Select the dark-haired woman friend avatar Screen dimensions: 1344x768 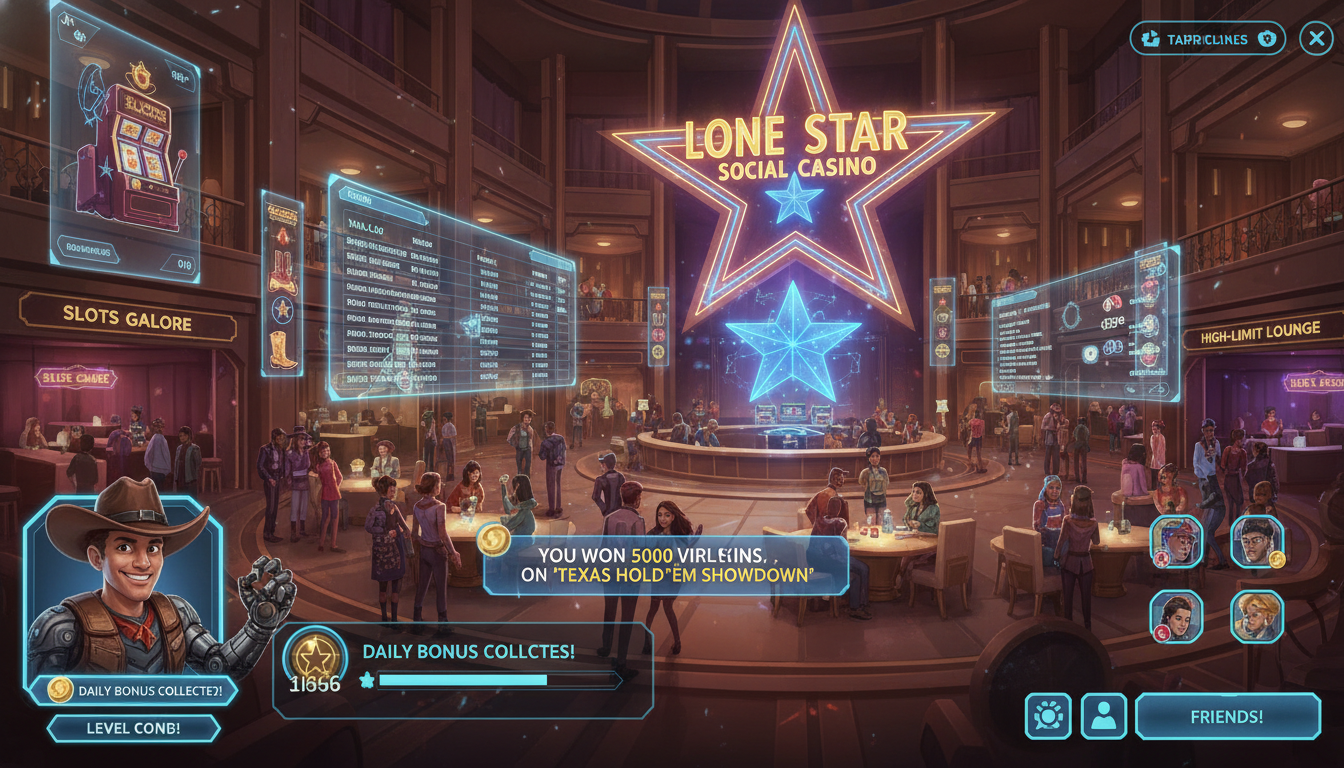click(x=1176, y=615)
